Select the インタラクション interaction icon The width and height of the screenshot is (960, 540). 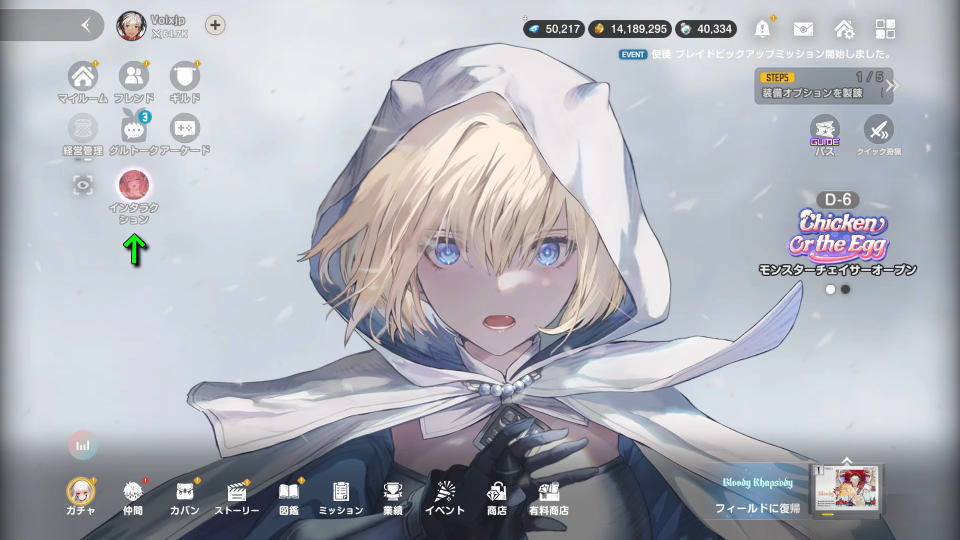[133, 184]
